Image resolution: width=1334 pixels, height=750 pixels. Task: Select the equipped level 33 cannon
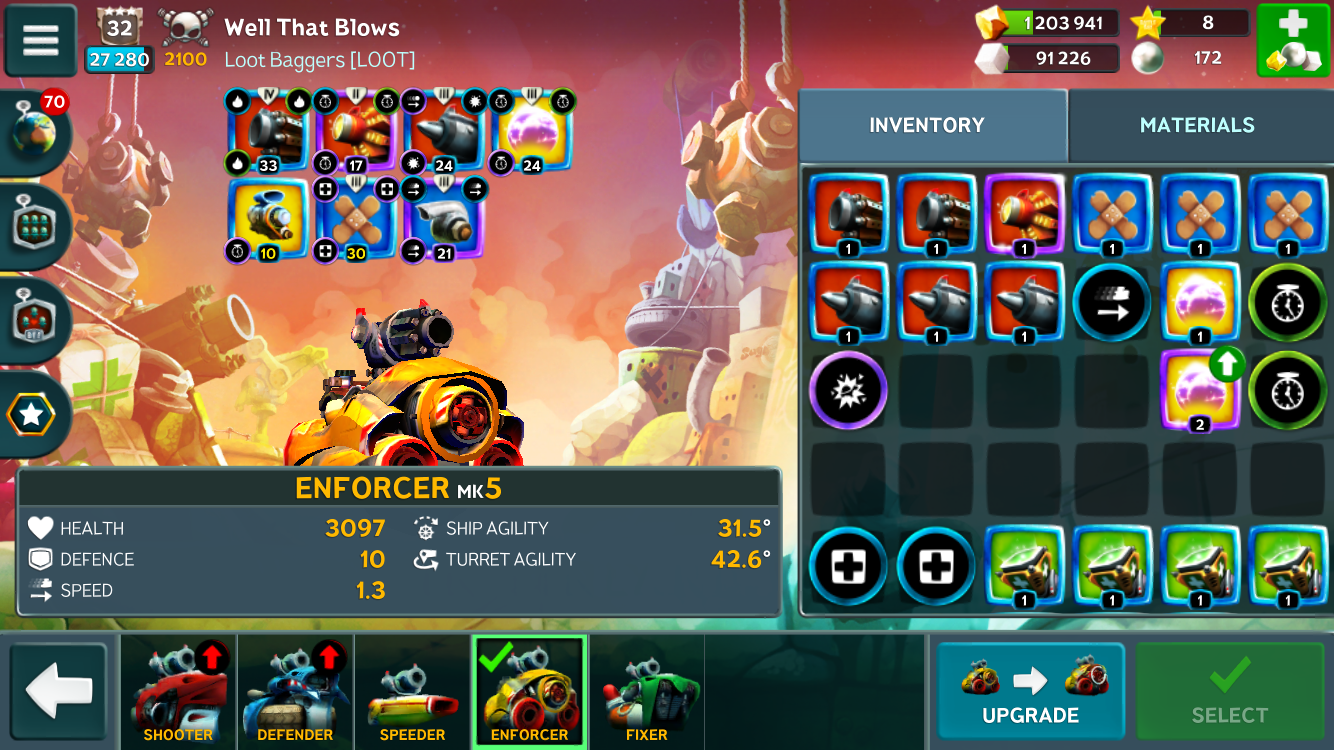[268, 131]
